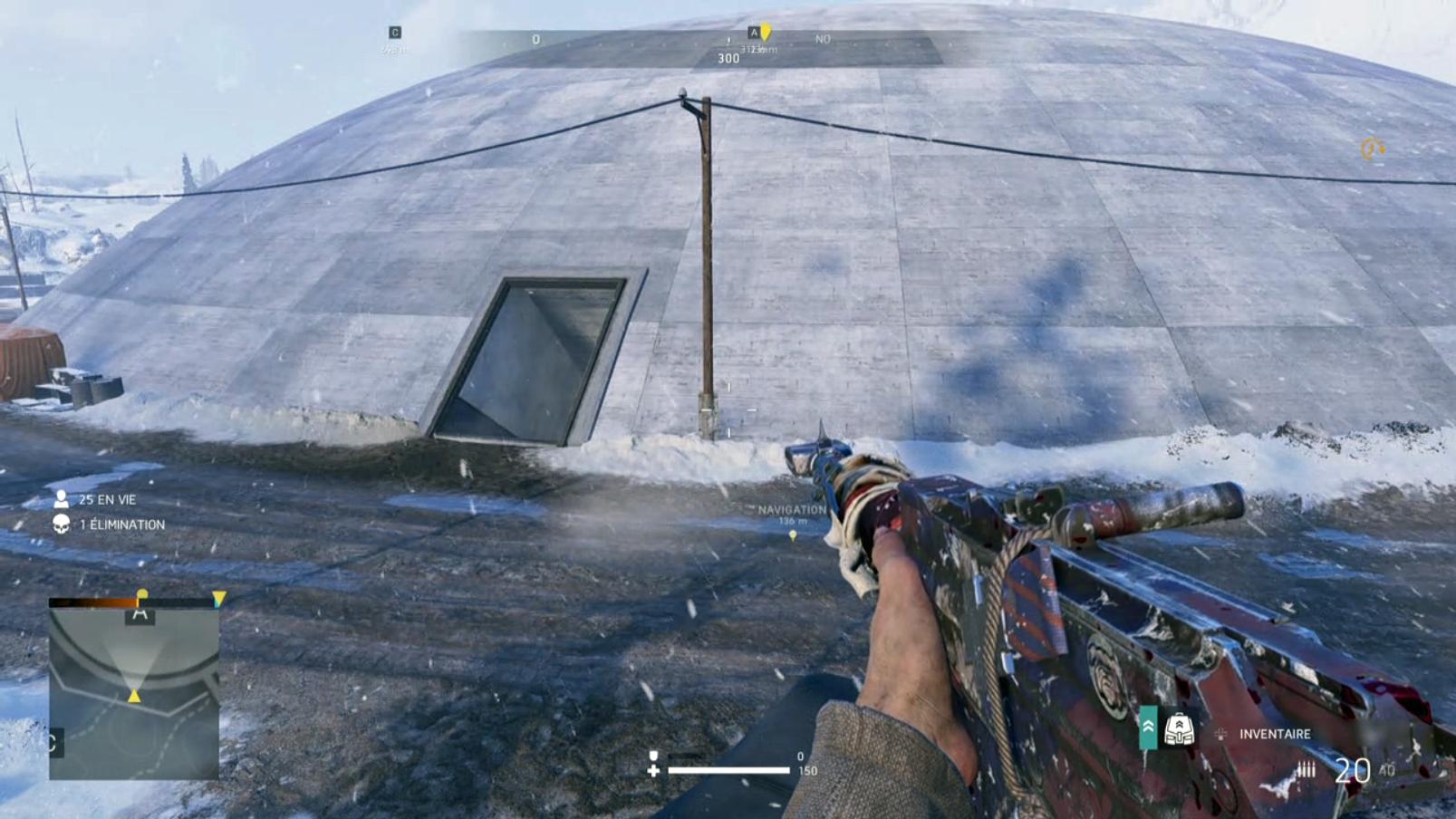Click objective C marker on compass

pos(395,33)
